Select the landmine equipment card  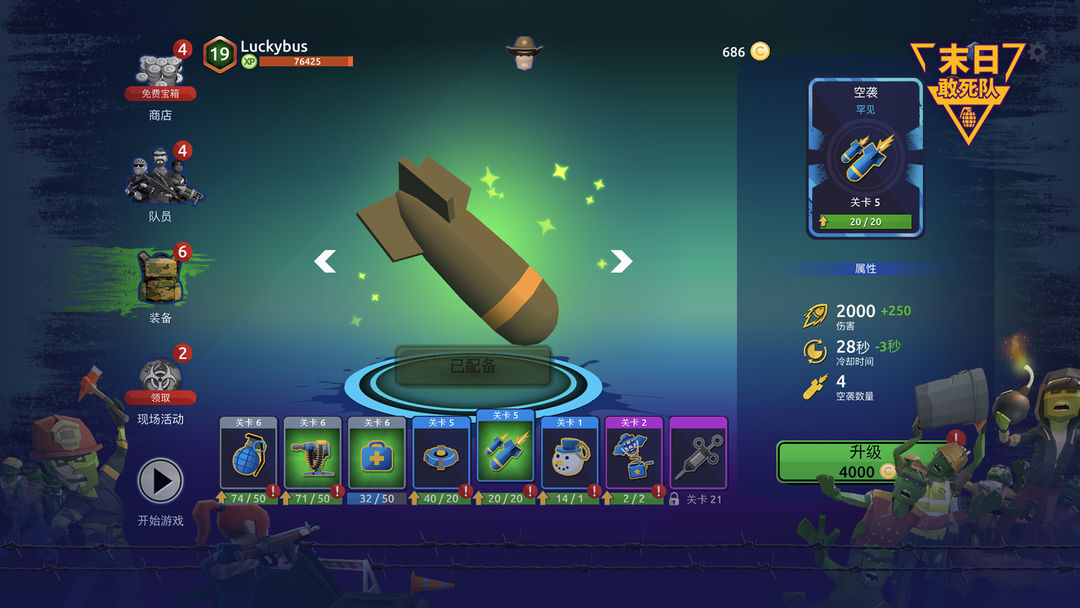pyautogui.click(x=441, y=457)
